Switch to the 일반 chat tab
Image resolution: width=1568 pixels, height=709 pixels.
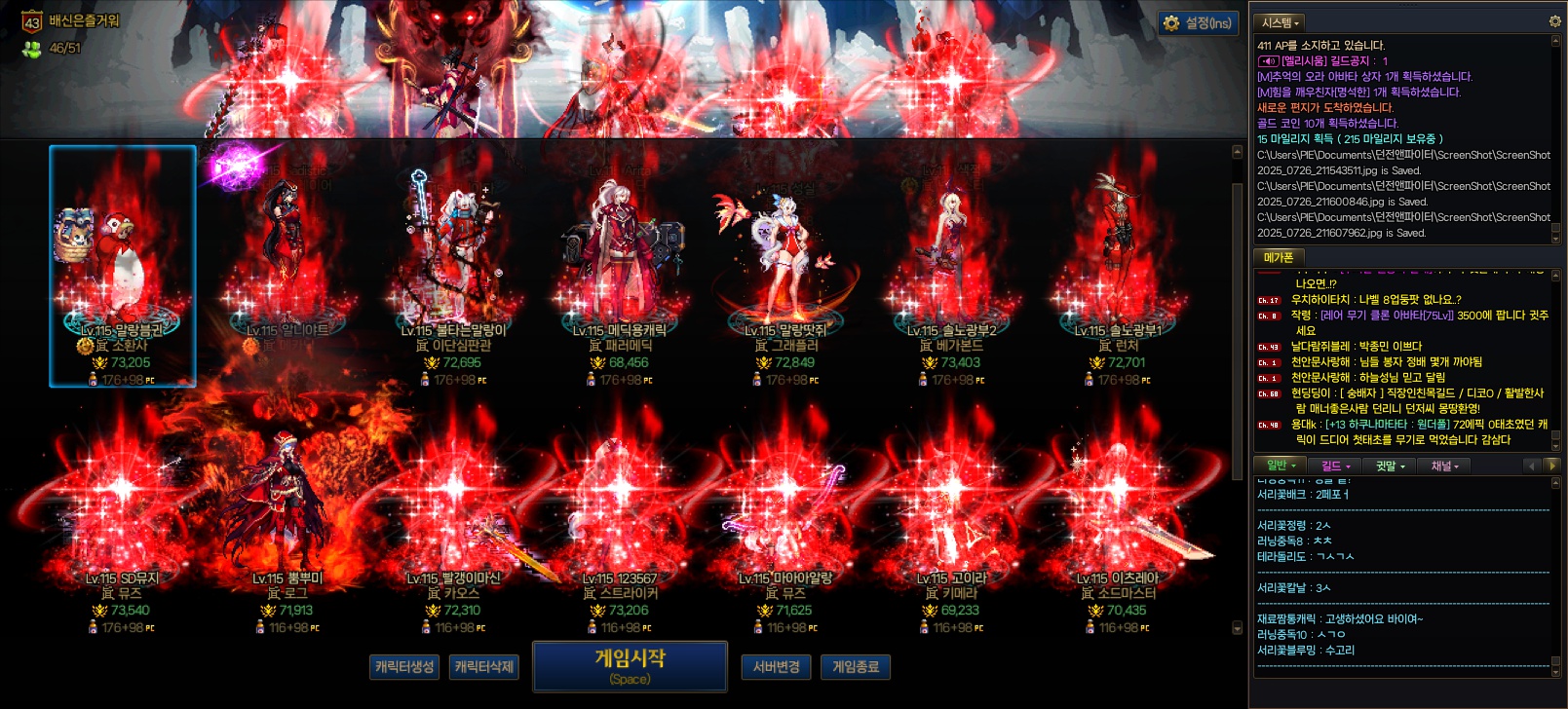(1281, 466)
